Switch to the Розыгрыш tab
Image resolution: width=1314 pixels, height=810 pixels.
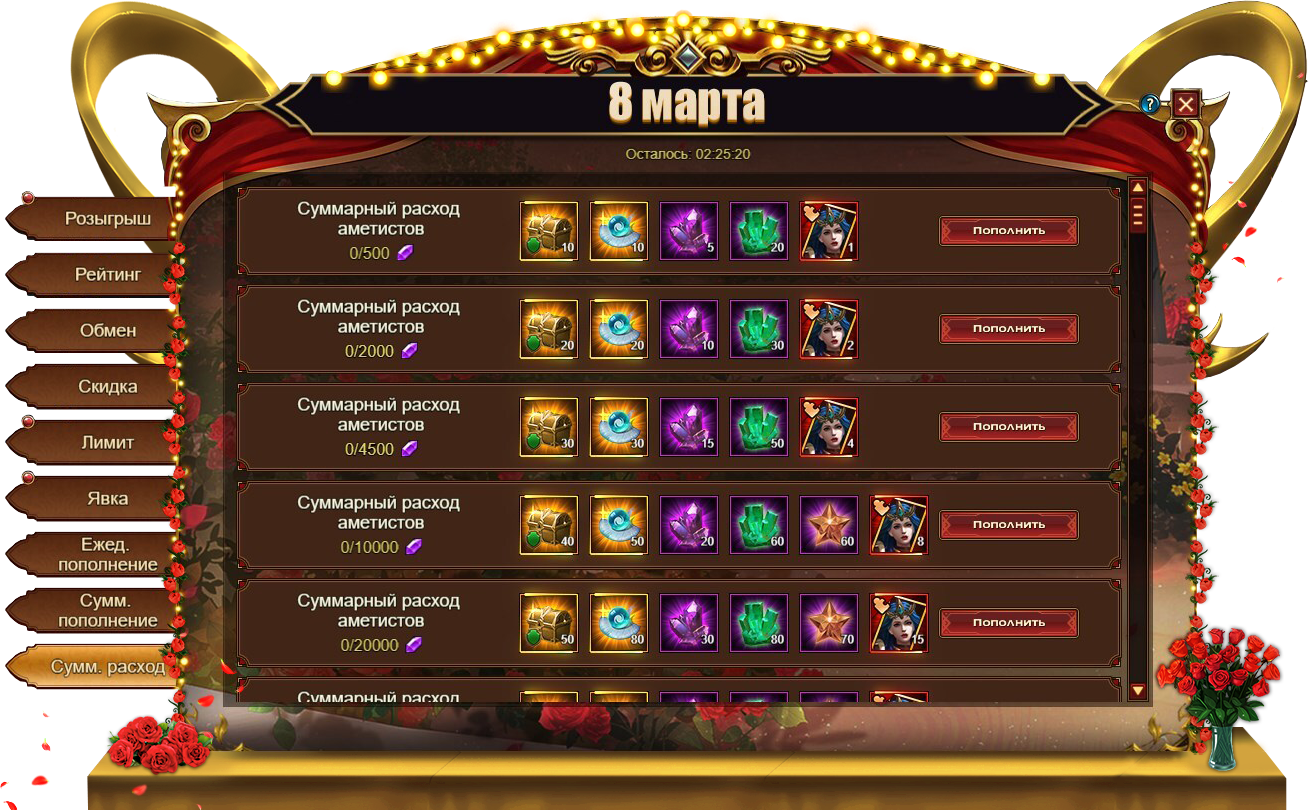coord(107,218)
